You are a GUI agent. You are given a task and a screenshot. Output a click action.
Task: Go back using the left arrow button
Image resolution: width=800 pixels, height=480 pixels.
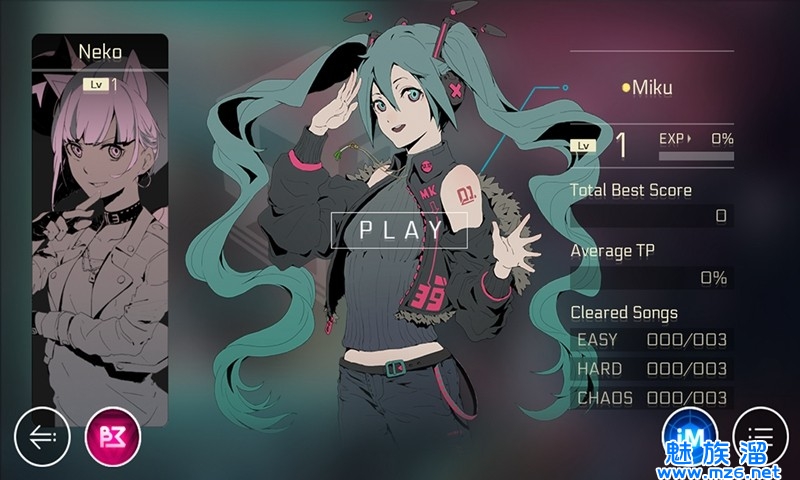click(x=42, y=437)
